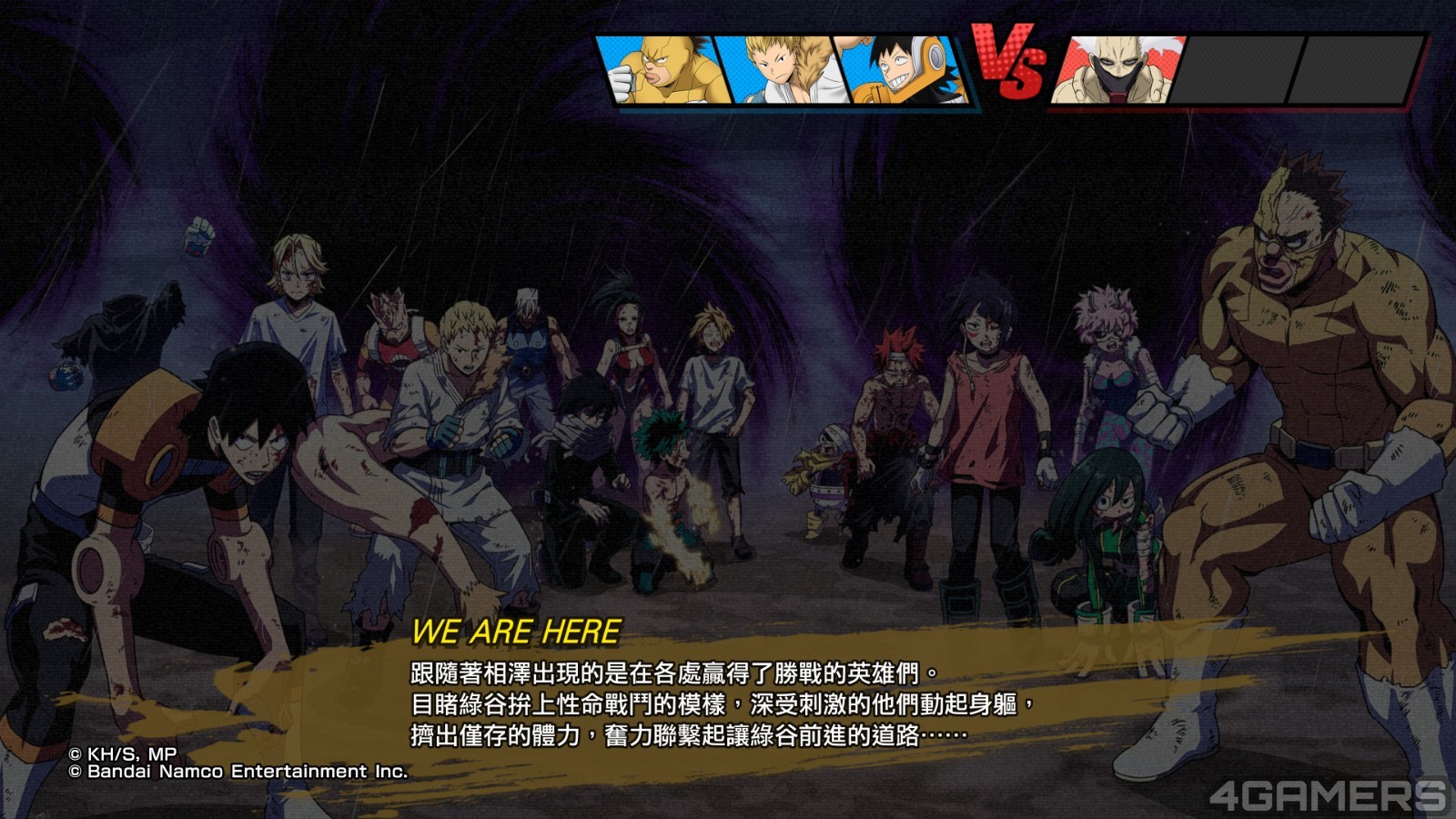Select the masked white-haired opponent portrait
Viewport: 1456px width, 819px height.
pos(1117,71)
